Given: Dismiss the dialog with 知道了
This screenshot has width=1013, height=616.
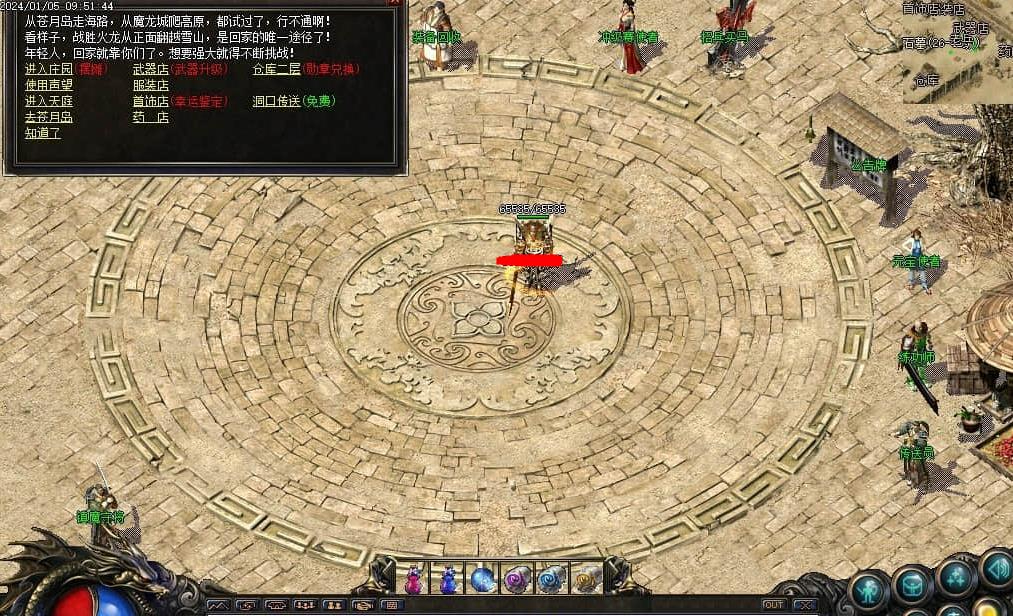Looking at the screenshot, I should (43, 133).
